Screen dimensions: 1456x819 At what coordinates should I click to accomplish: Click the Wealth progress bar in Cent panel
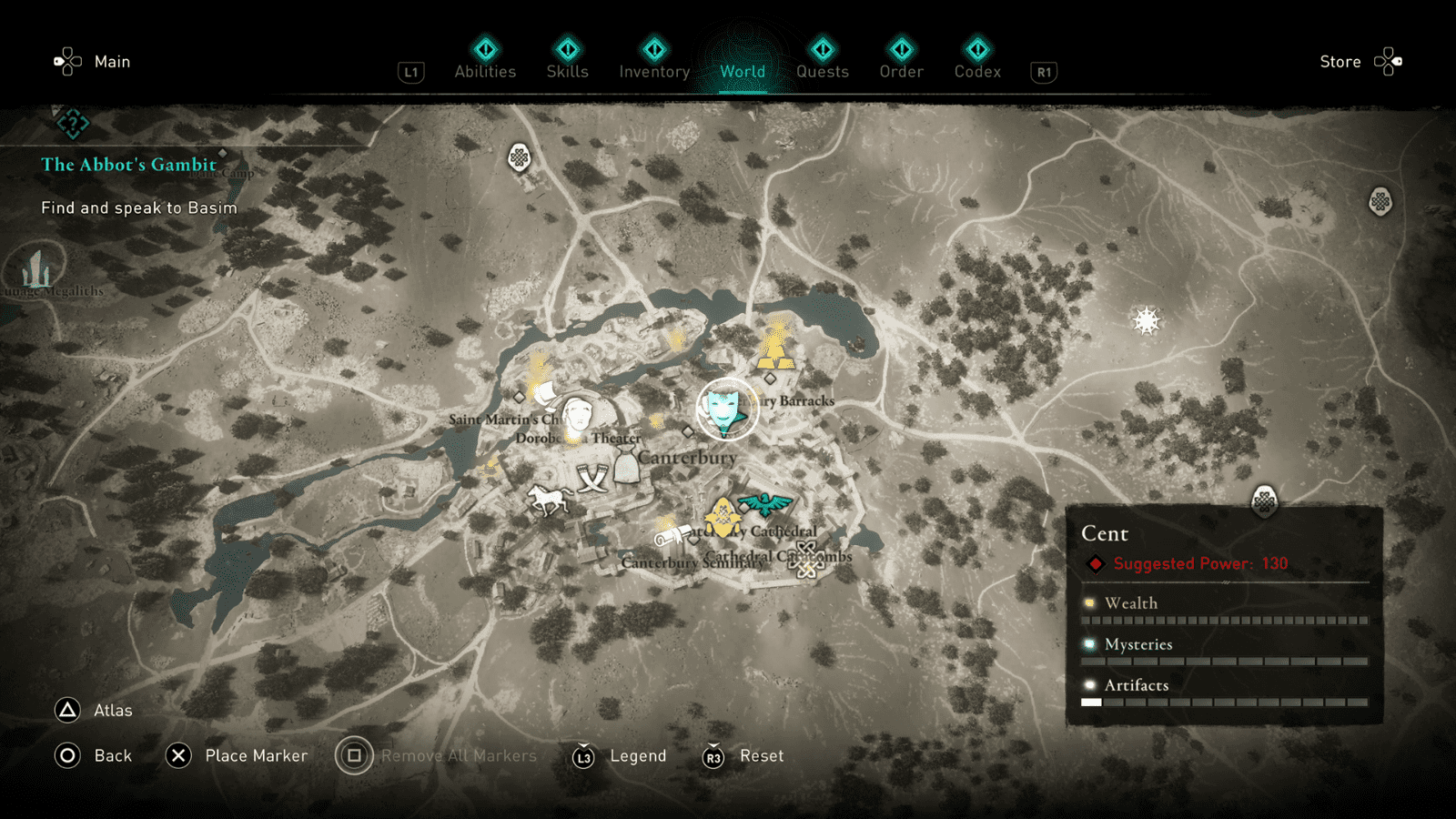coord(1224,618)
